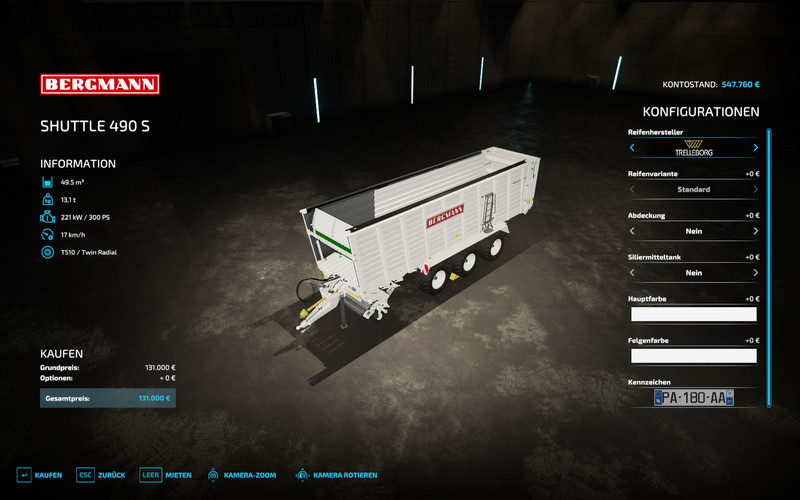
Task: Click right arrow of Reifenvariante
Action: pos(755,189)
